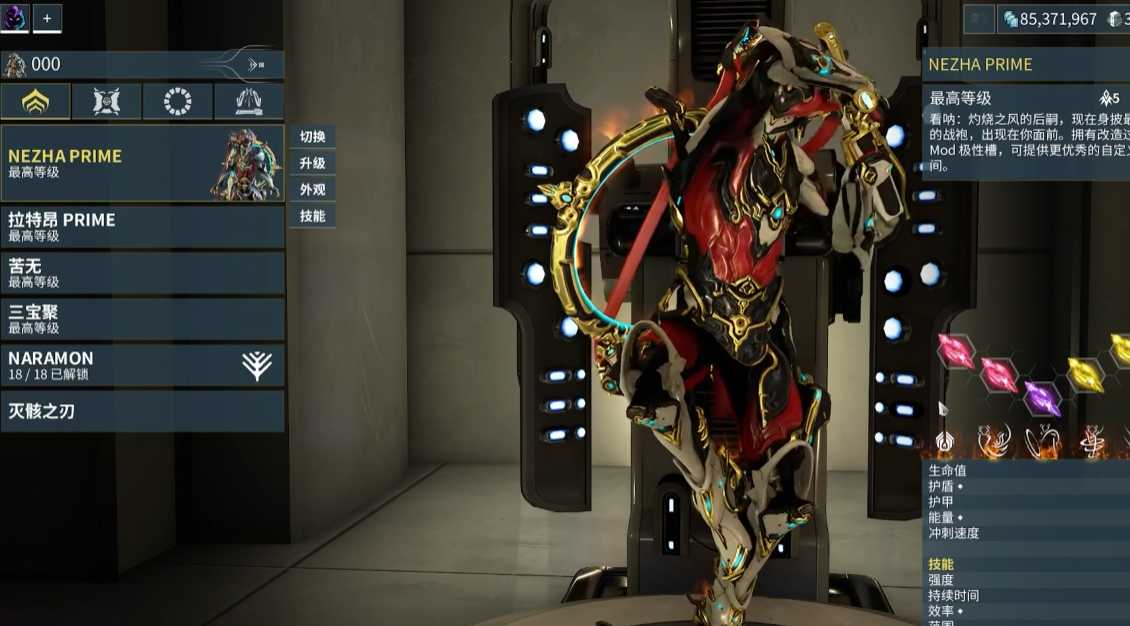Switch to the Warframe lotus emblem tab
The width and height of the screenshot is (1130, 626).
(35, 101)
